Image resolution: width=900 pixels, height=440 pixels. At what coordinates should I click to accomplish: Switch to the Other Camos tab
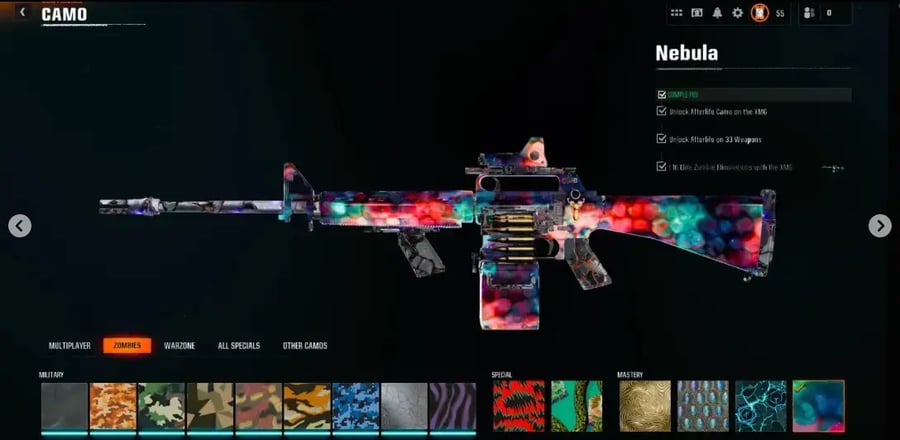[305, 346]
